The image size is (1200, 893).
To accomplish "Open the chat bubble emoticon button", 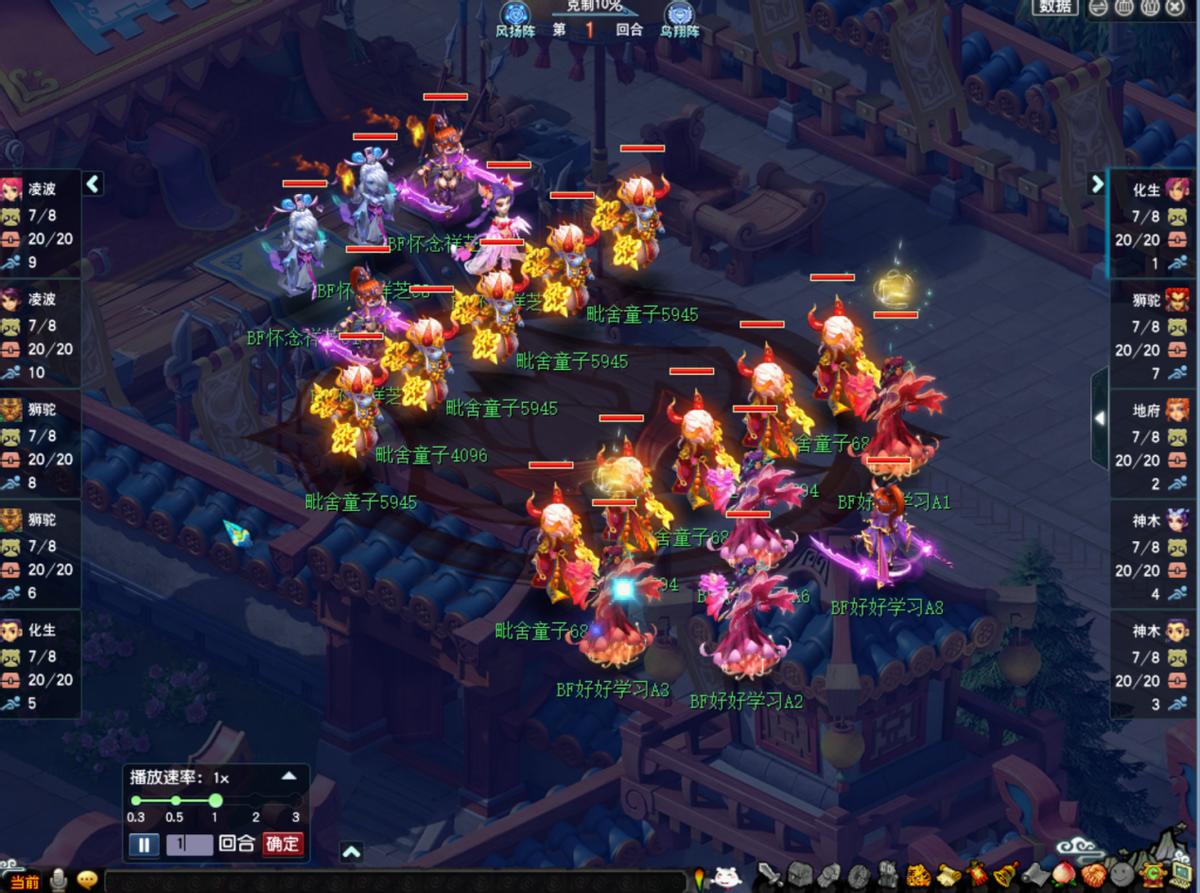I will tap(88, 880).
